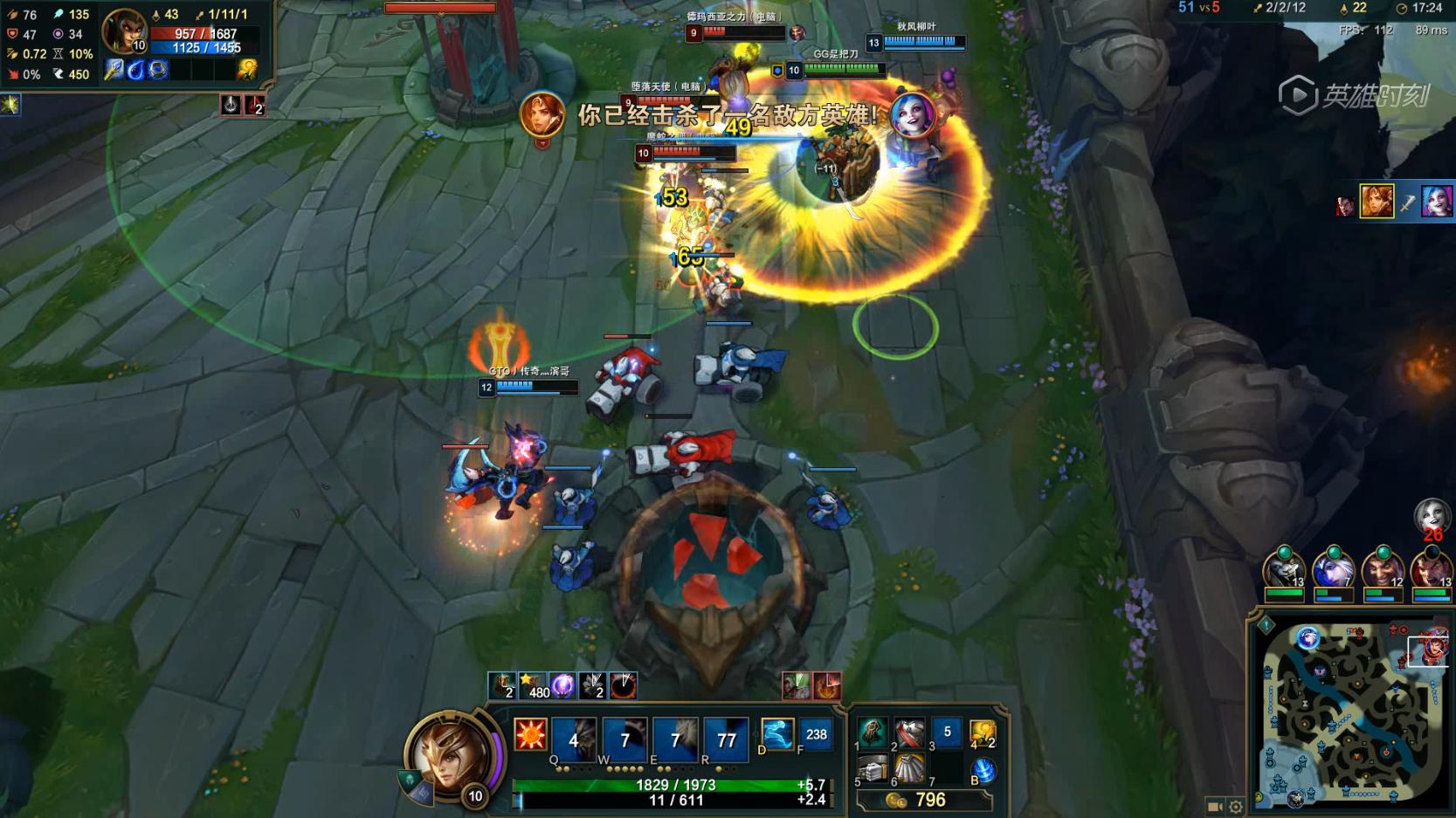Select the red-sashed armor item in slot 2
The image size is (1456, 818).
[909, 733]
